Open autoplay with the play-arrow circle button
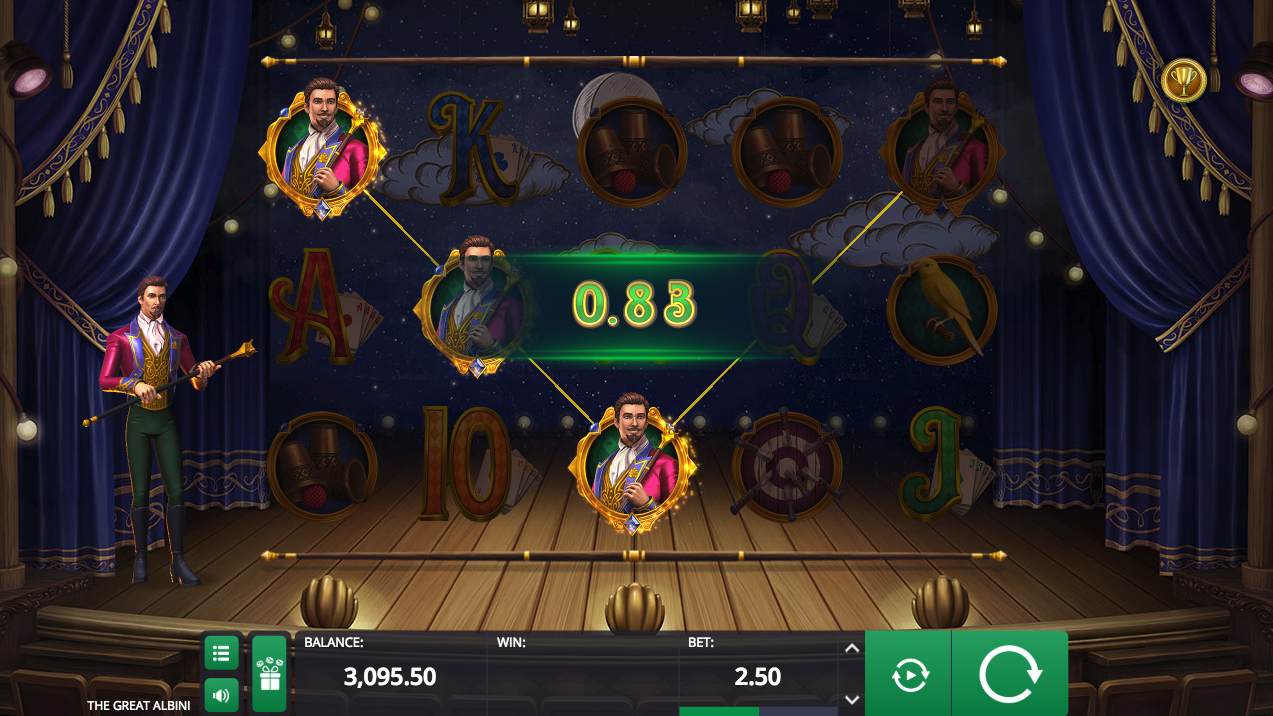 click(x=908, y=675)
